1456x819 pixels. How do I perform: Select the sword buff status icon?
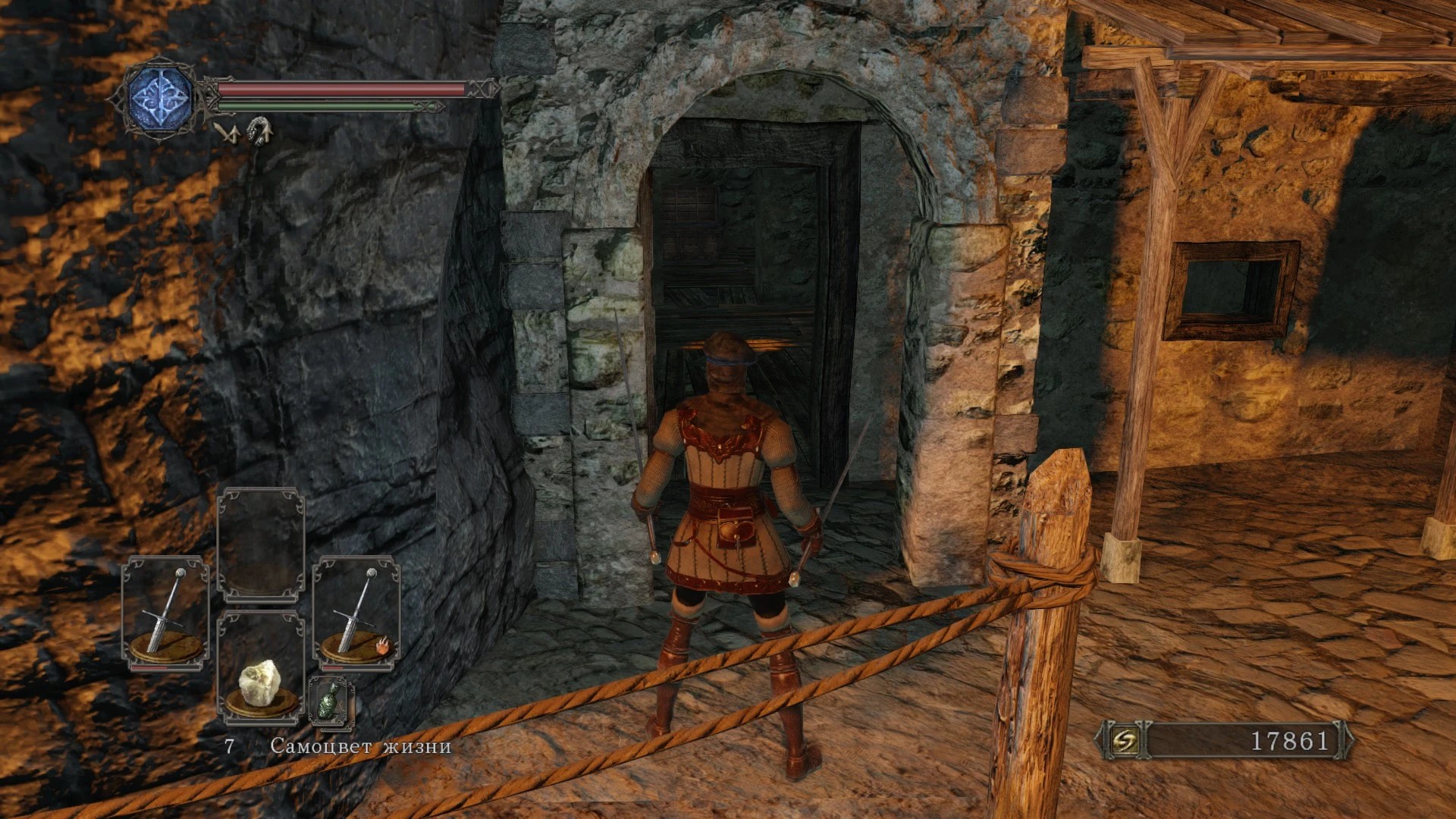[x=227, y=133]
